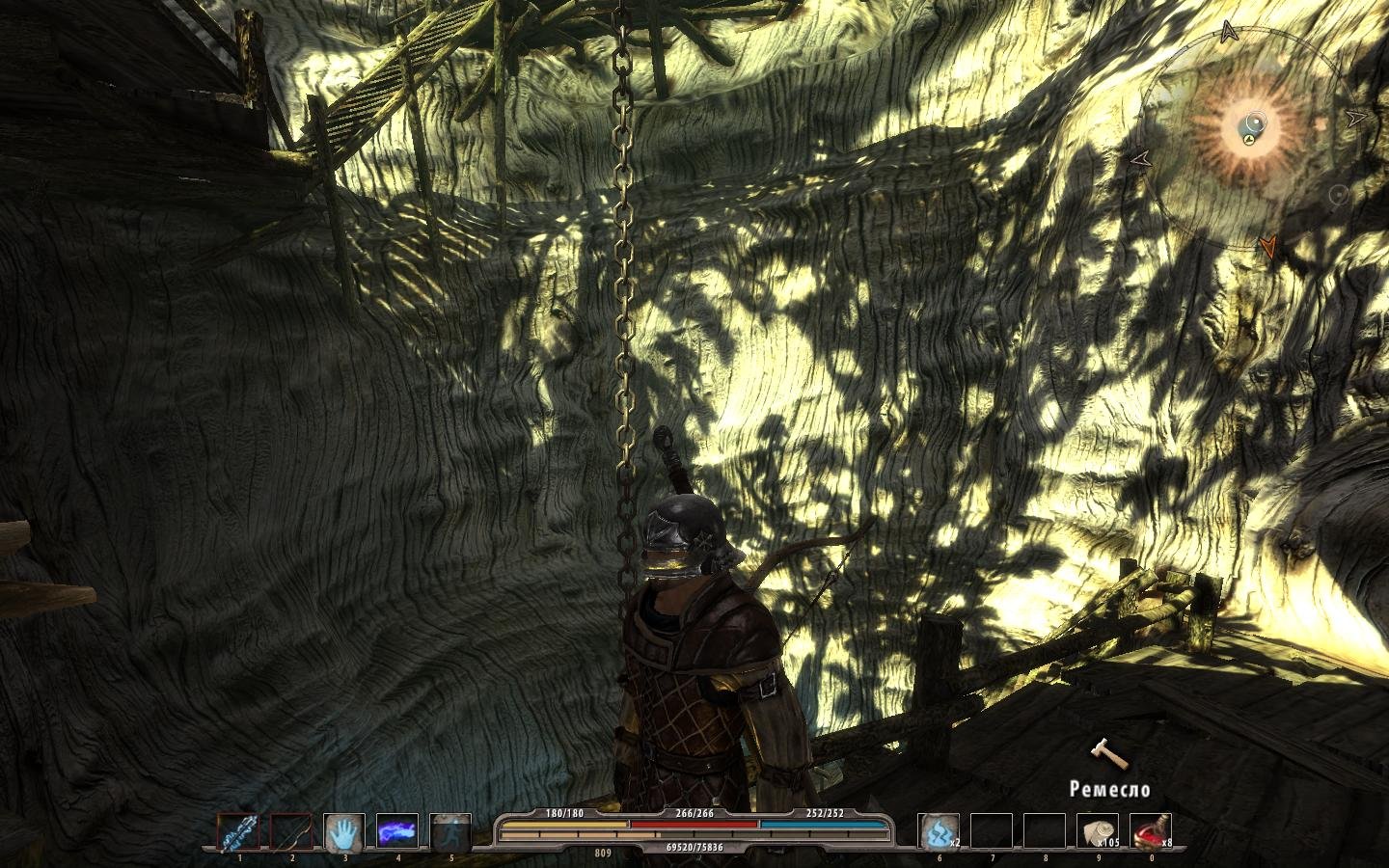Select the bandage roll with 105 count
The width and height of the screenshot is (1389, 868).
click(x=1097, y=831)
